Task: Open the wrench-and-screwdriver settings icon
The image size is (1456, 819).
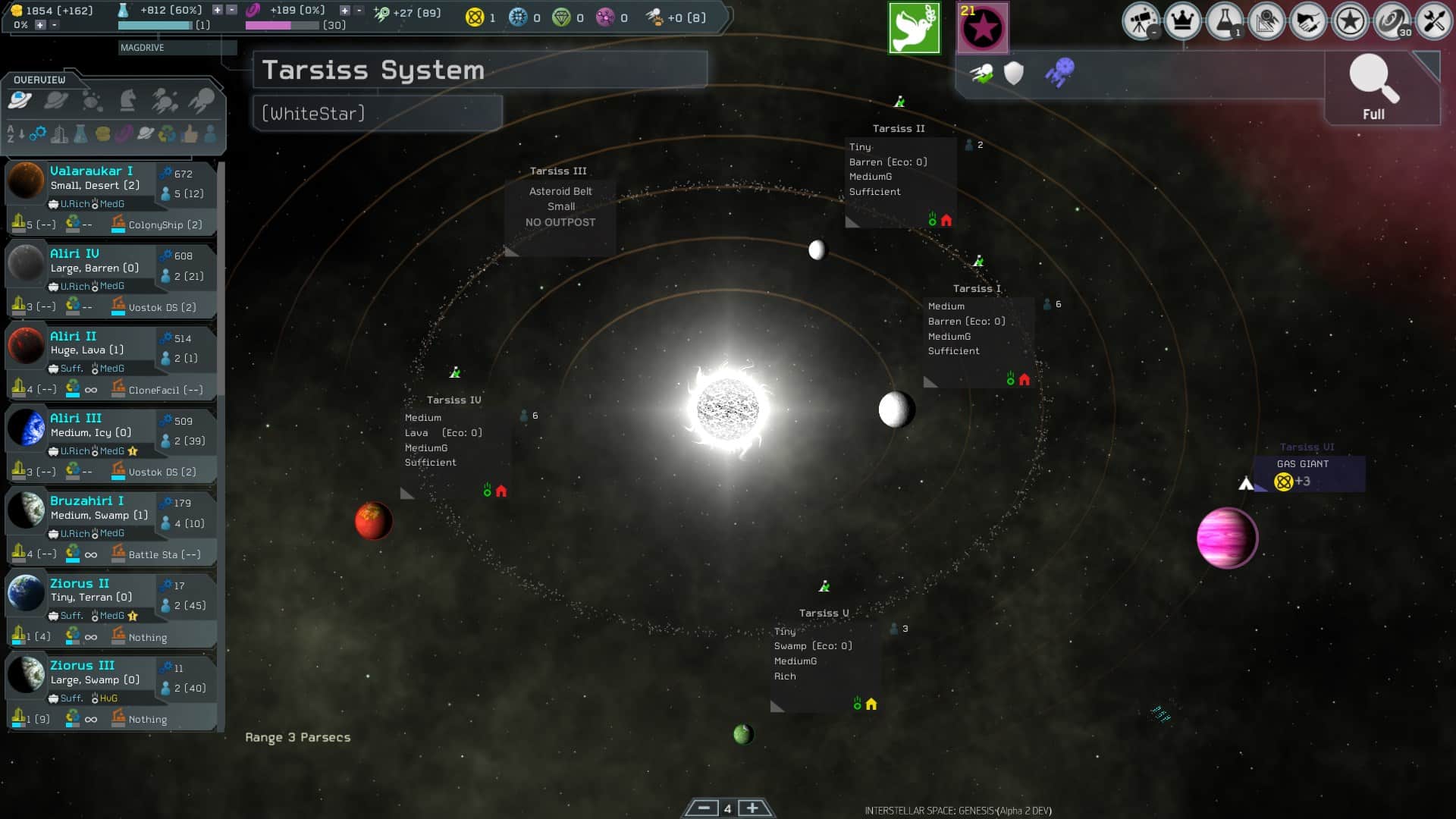Action: (x=1434, y=21)
